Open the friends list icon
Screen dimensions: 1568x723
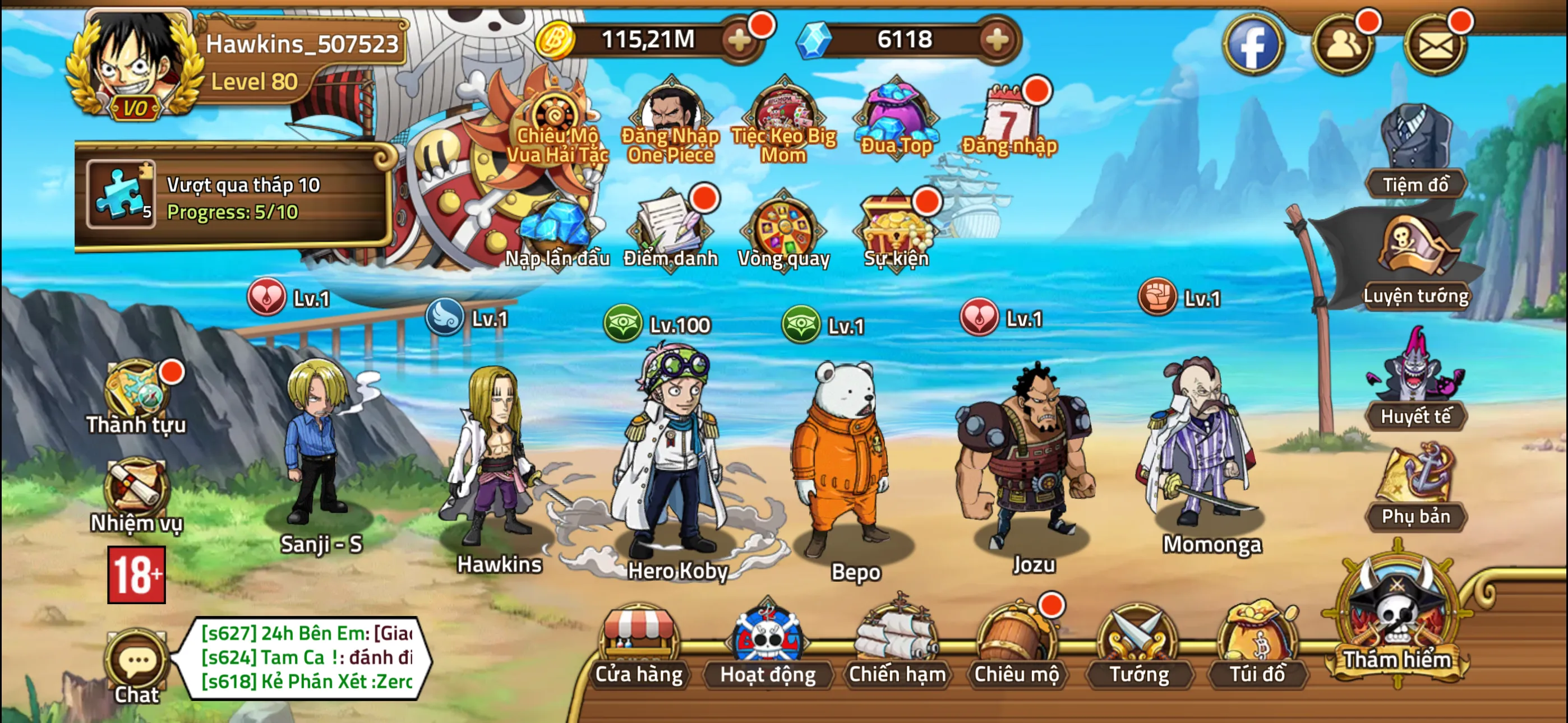pyautogui.click(x=1343, y=44)
